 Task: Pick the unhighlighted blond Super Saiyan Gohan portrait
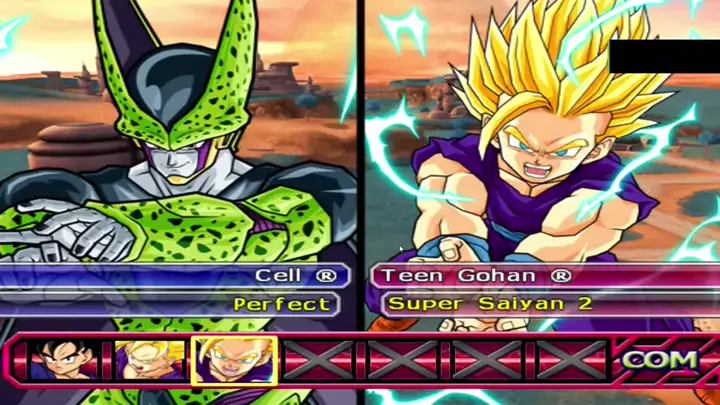click(149, 360)
